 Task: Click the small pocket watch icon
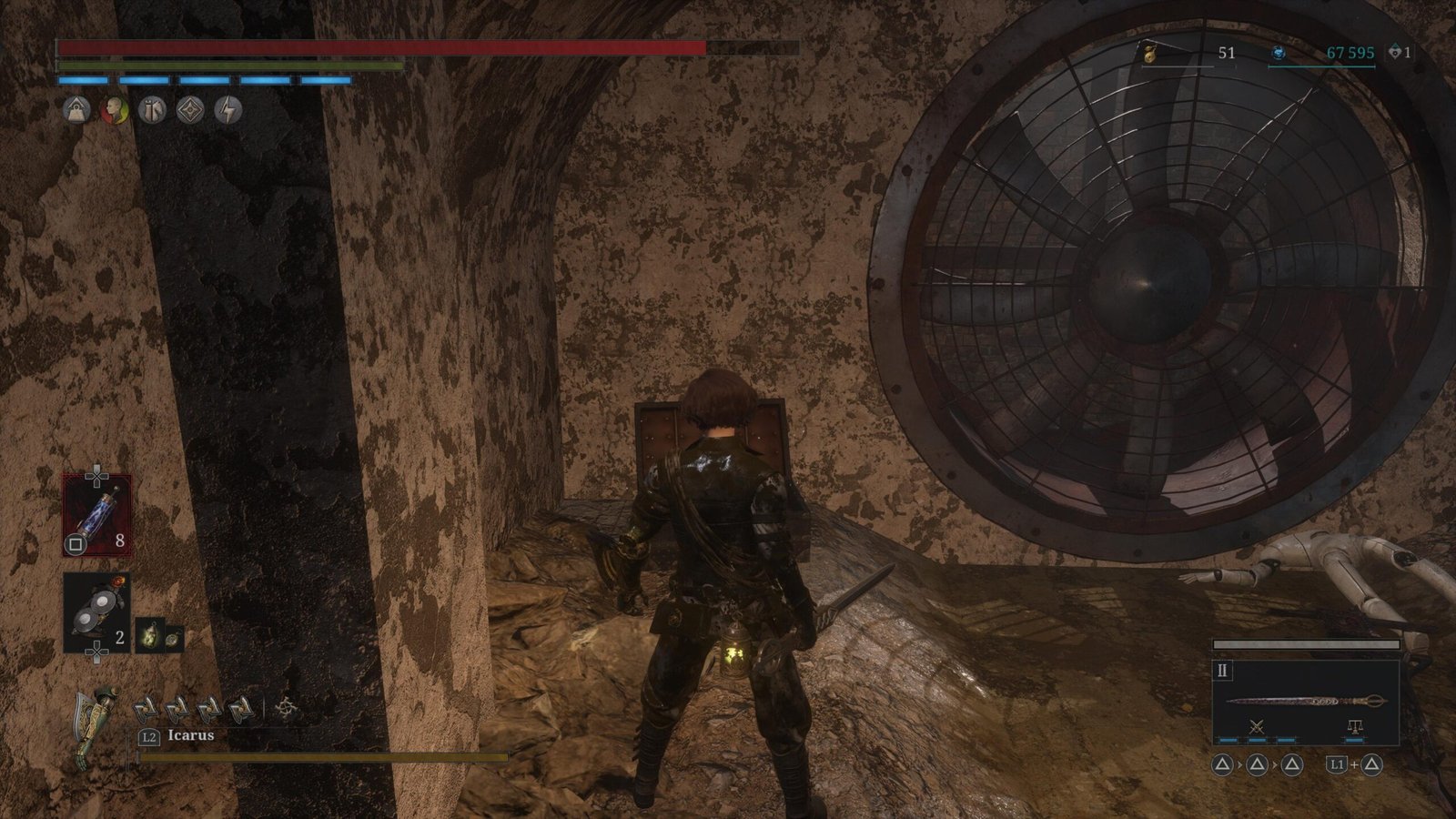tap(173, 639)
